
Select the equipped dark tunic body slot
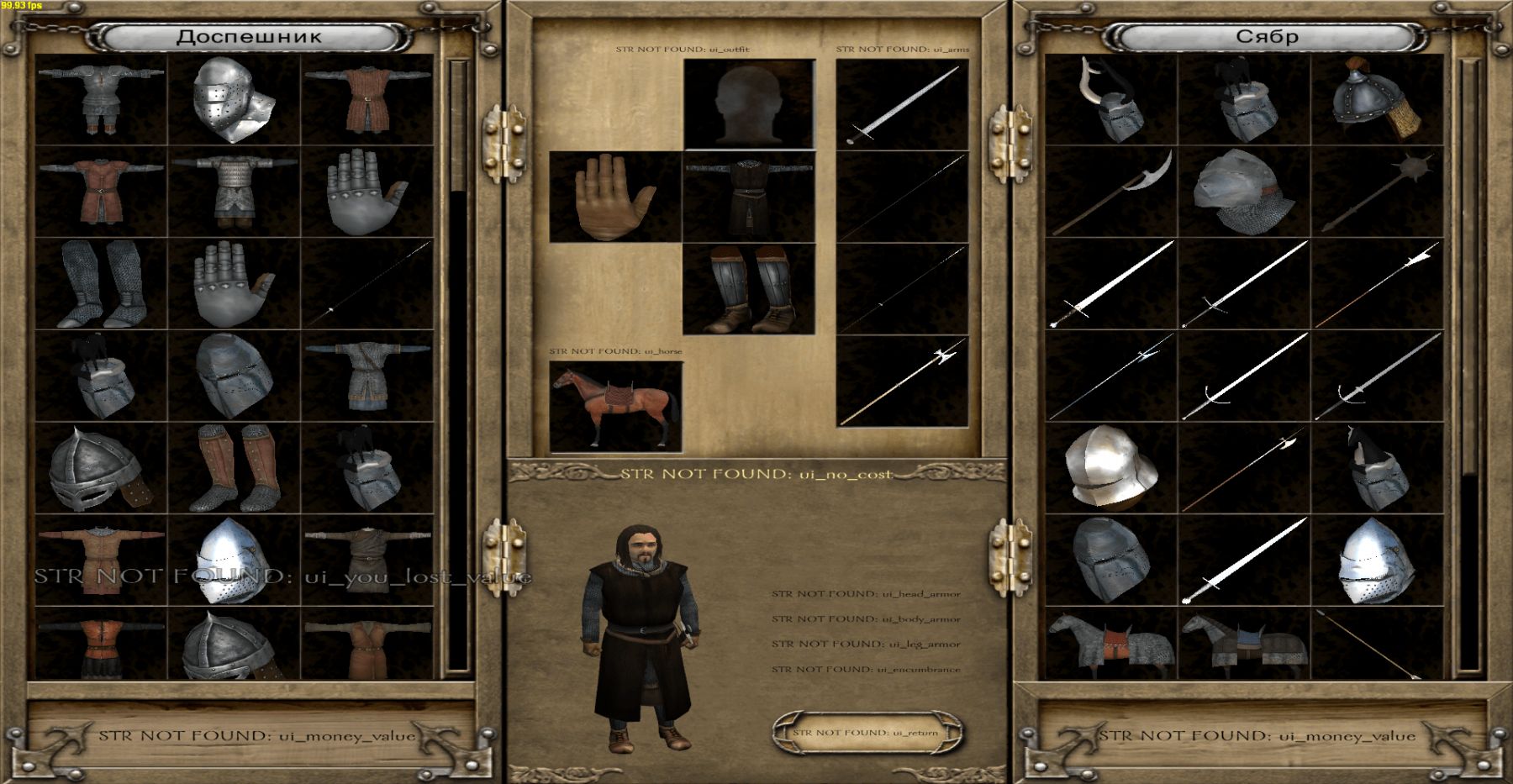point(749,197)
